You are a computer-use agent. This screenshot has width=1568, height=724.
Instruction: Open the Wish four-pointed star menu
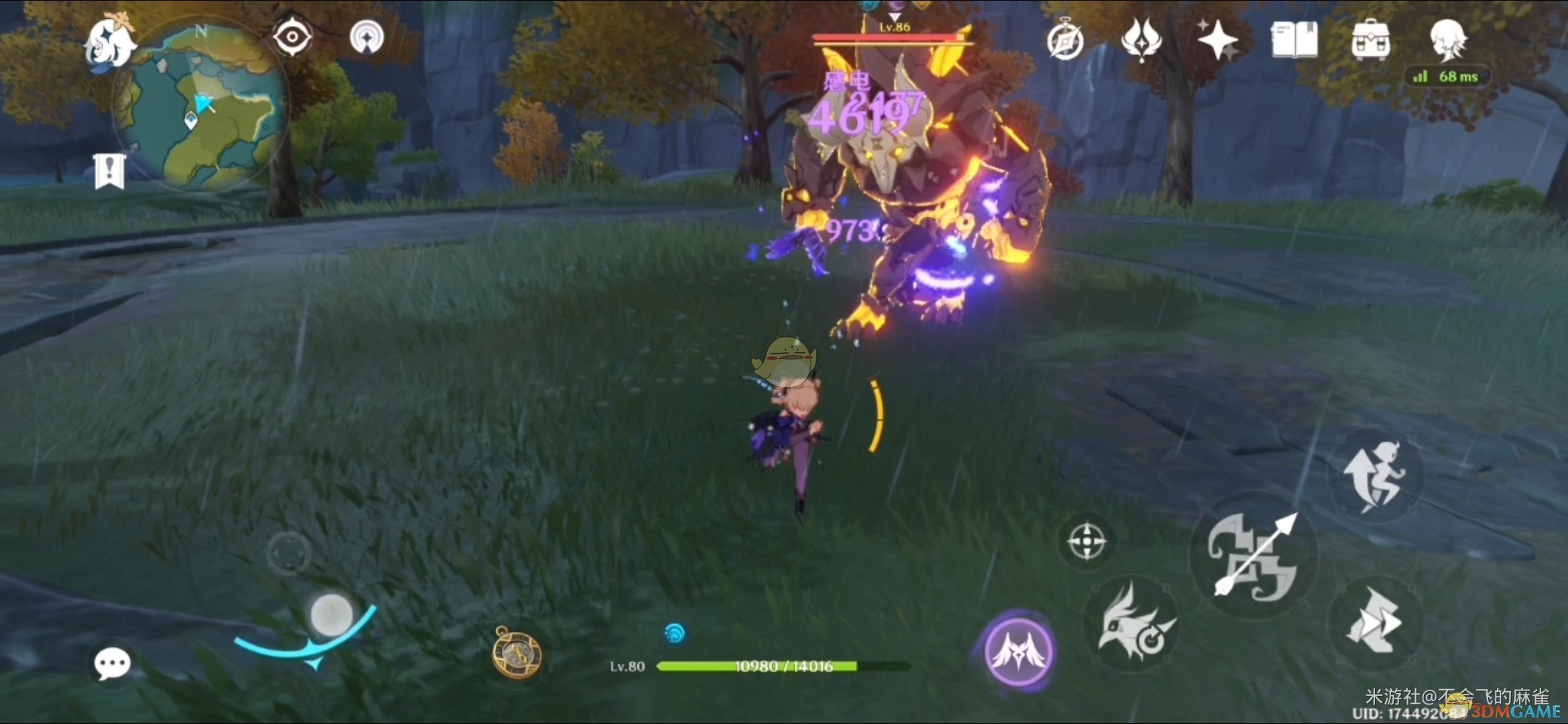click(x=1218, y=40)
